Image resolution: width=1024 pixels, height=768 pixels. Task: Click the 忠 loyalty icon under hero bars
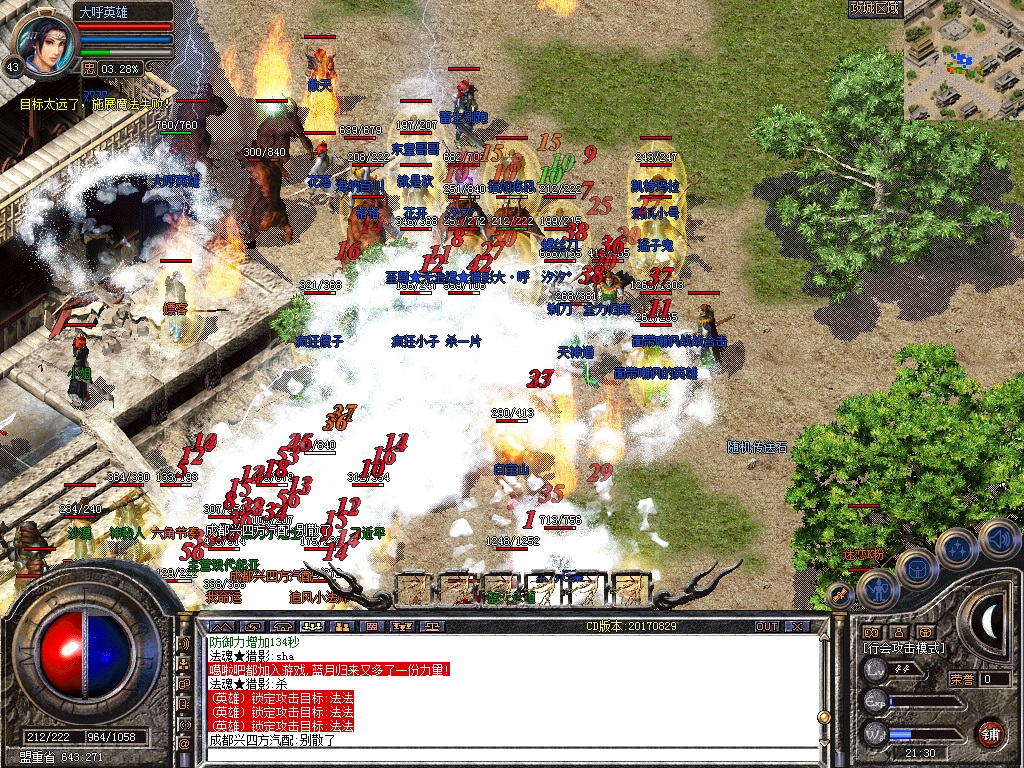pyautogui.click(x=89, y=68)
